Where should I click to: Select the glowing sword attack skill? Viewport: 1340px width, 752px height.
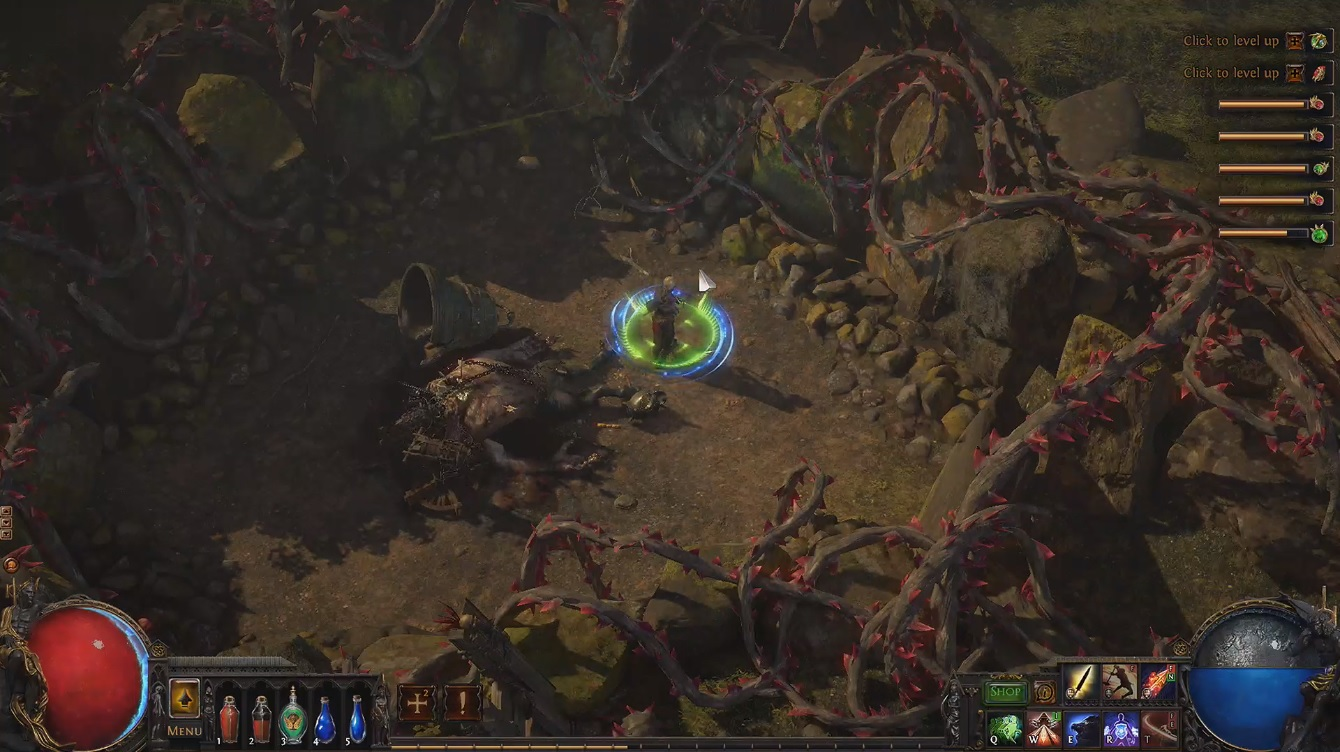[x=1081, y=682]
